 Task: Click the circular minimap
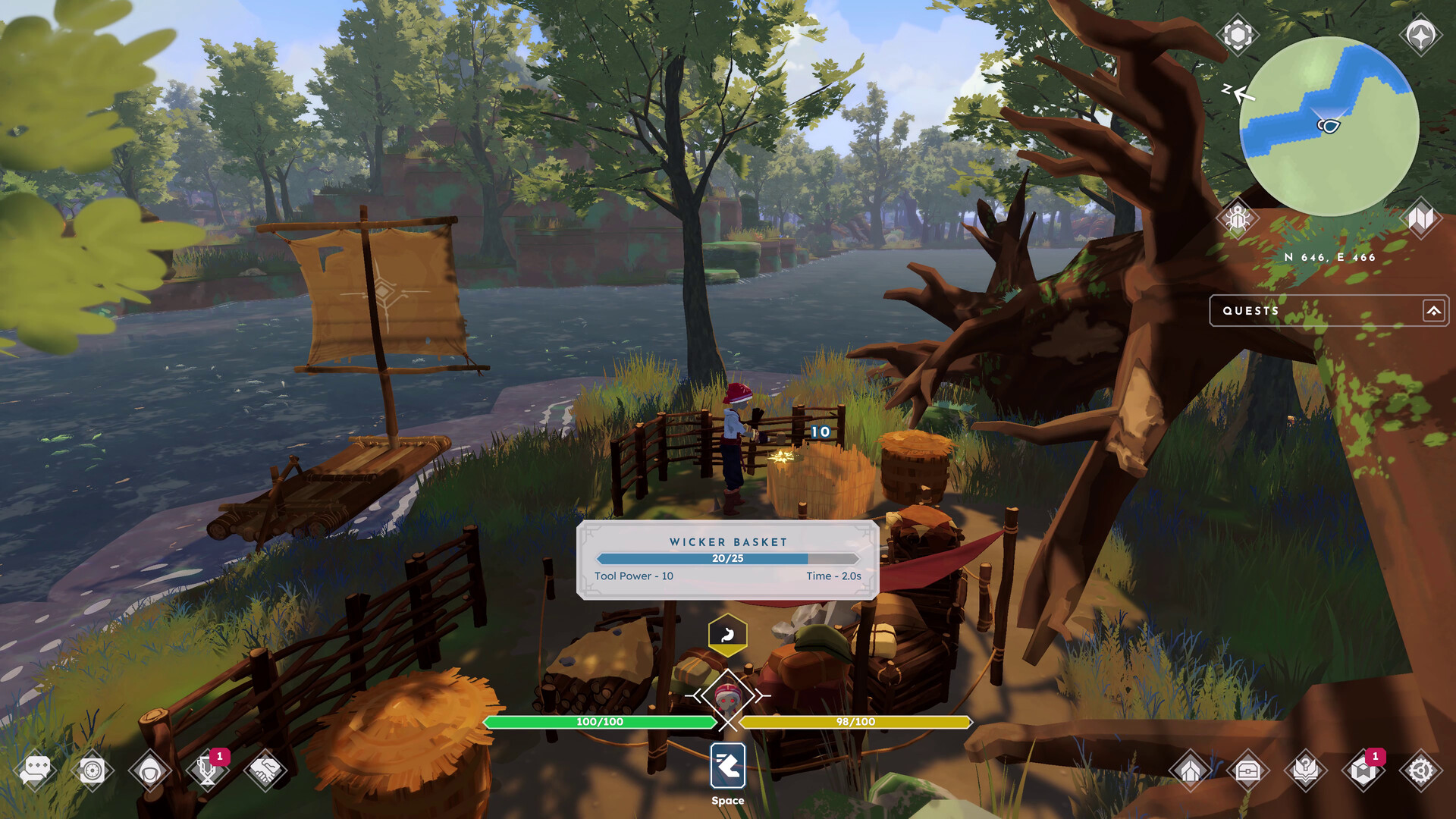tap(1329, 127)
